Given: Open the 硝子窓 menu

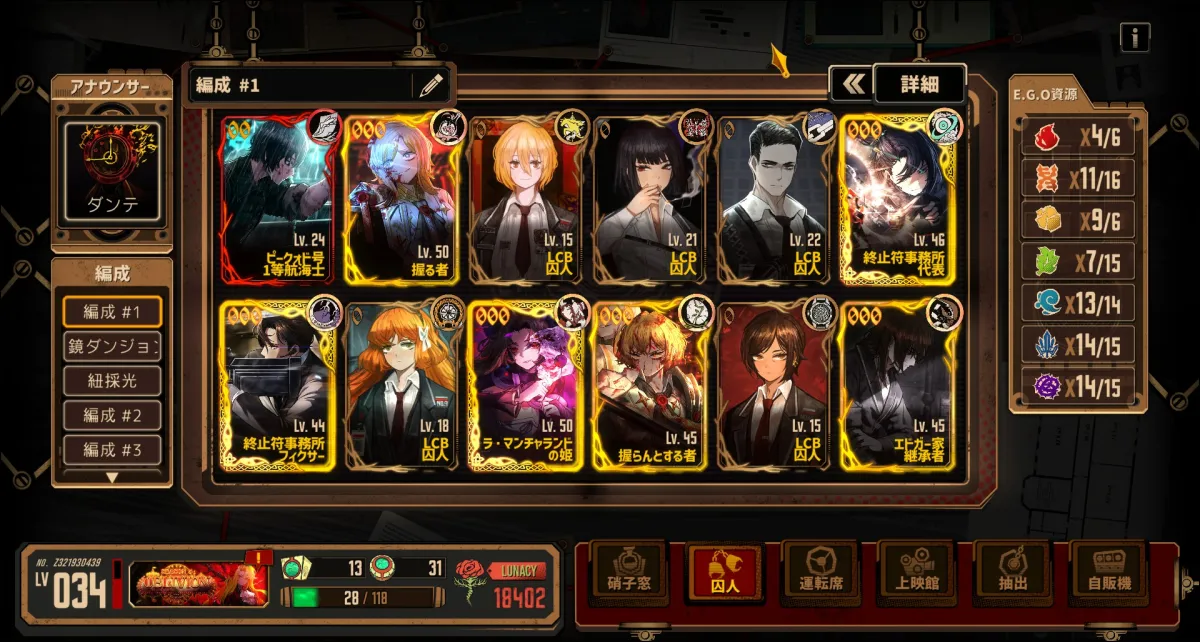Looking at the screenshot, I should pos(627,572).
